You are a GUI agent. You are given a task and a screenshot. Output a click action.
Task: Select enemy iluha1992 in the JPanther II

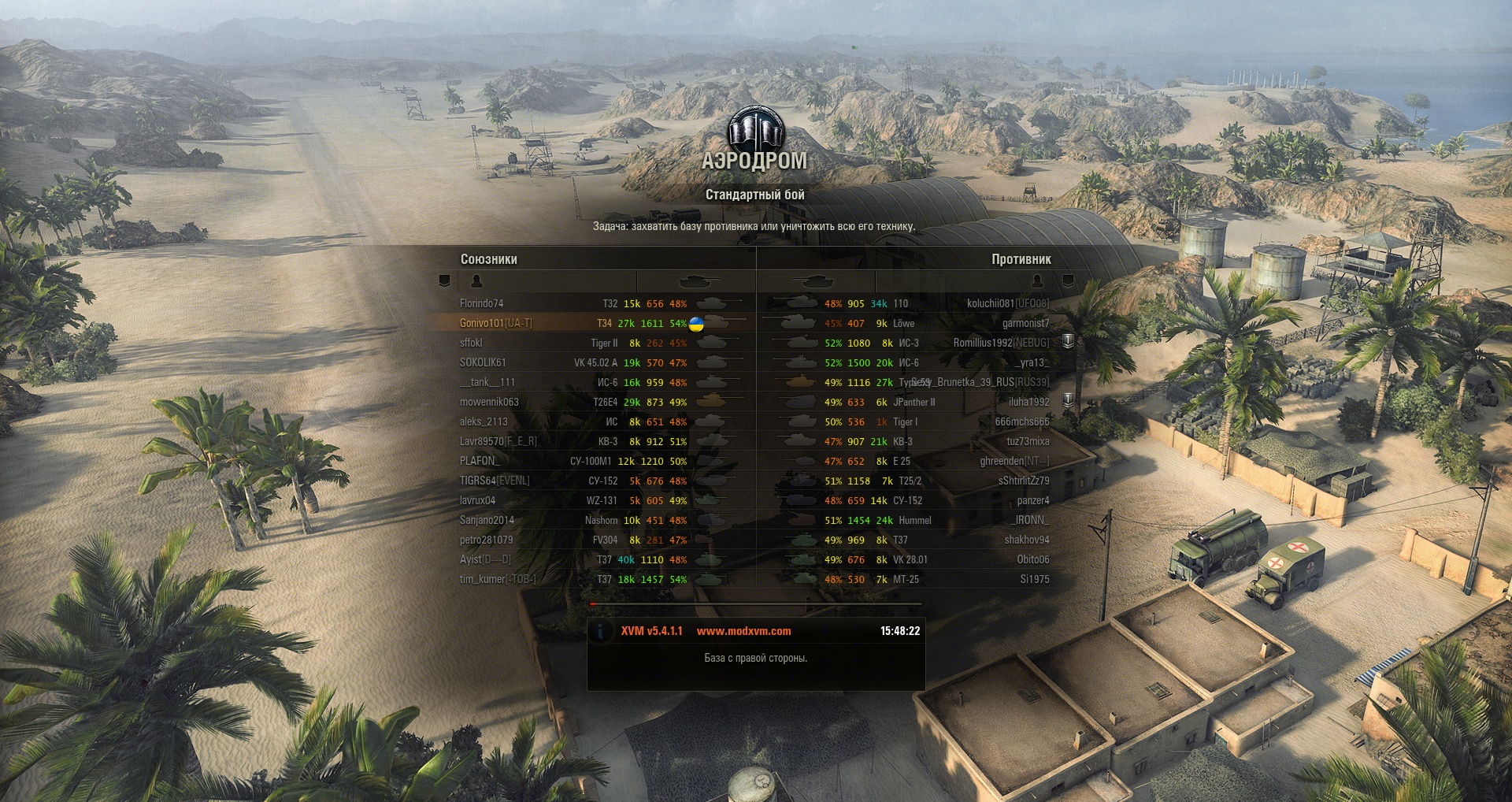pyautogui.click(x=1028, y=402)
